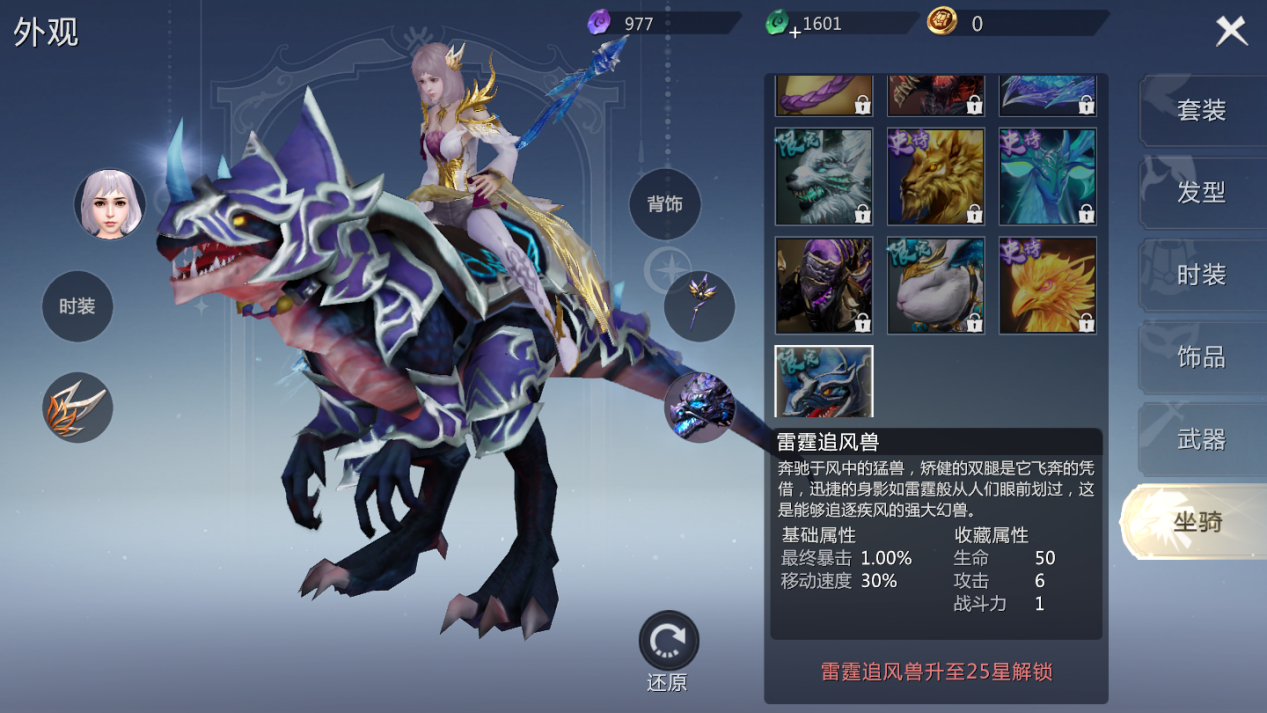
Task: Select the equipped purple beast mount slot
Action: (699, 407)
